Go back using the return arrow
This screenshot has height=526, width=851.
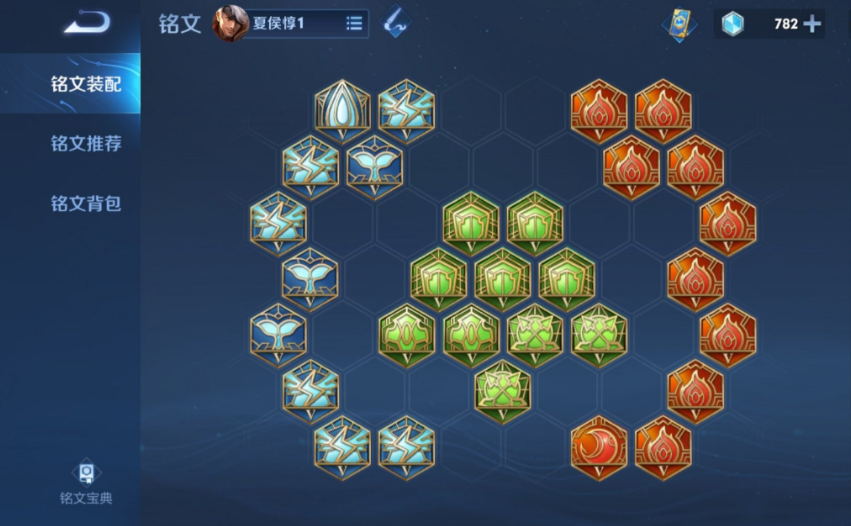(87, 22)
